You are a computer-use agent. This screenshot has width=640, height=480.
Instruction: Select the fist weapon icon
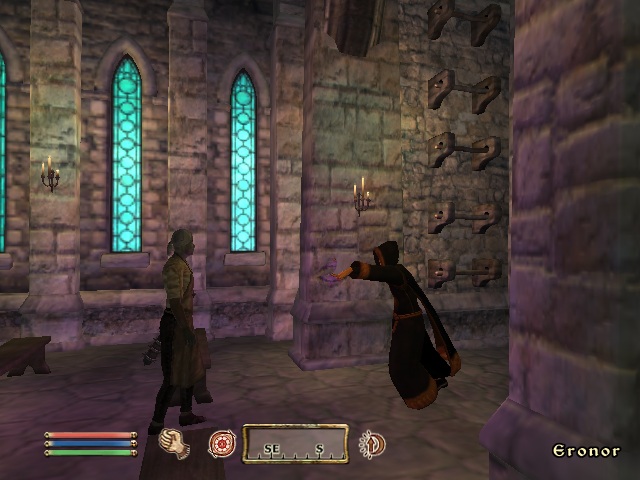[176, 444]
